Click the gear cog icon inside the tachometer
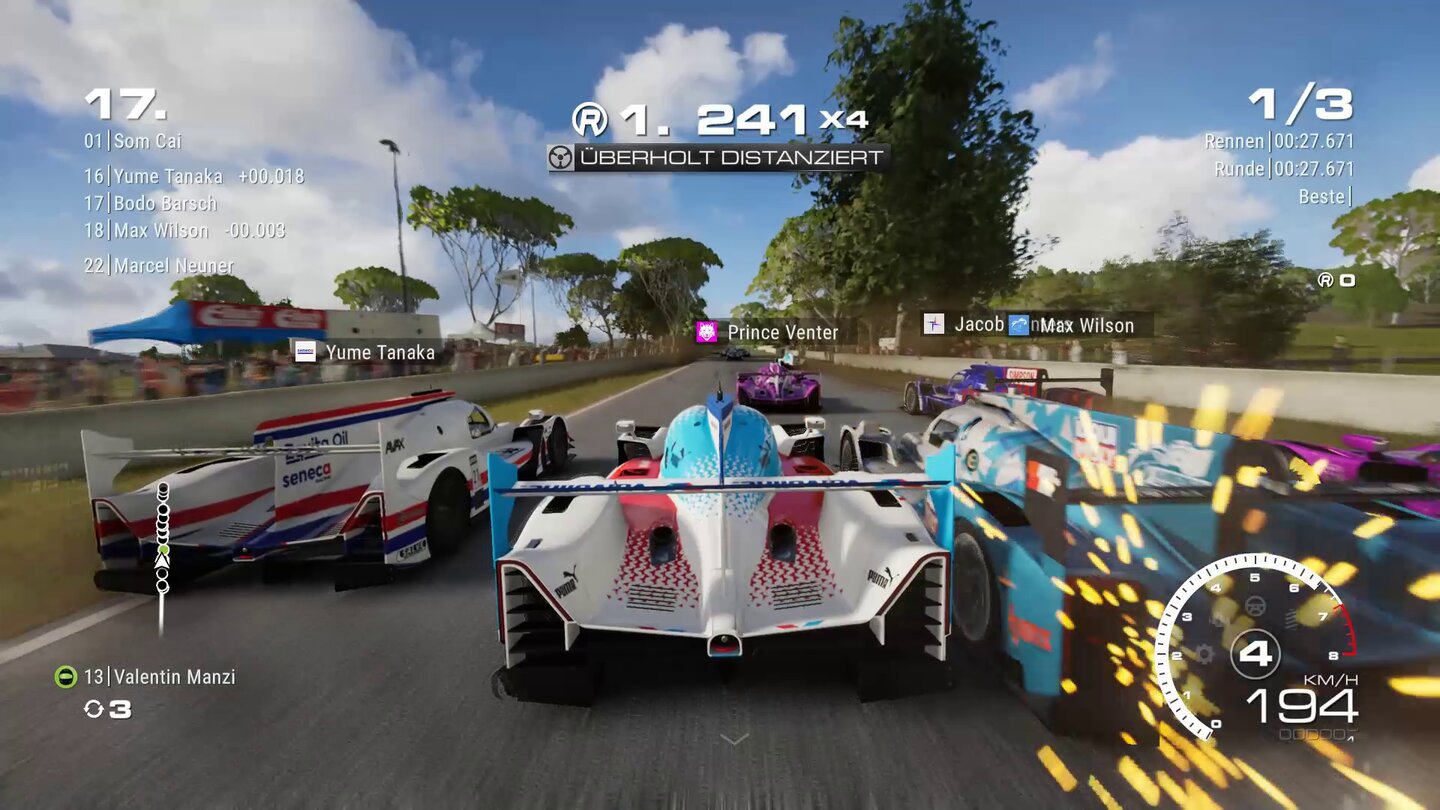 pos(1206,655)
